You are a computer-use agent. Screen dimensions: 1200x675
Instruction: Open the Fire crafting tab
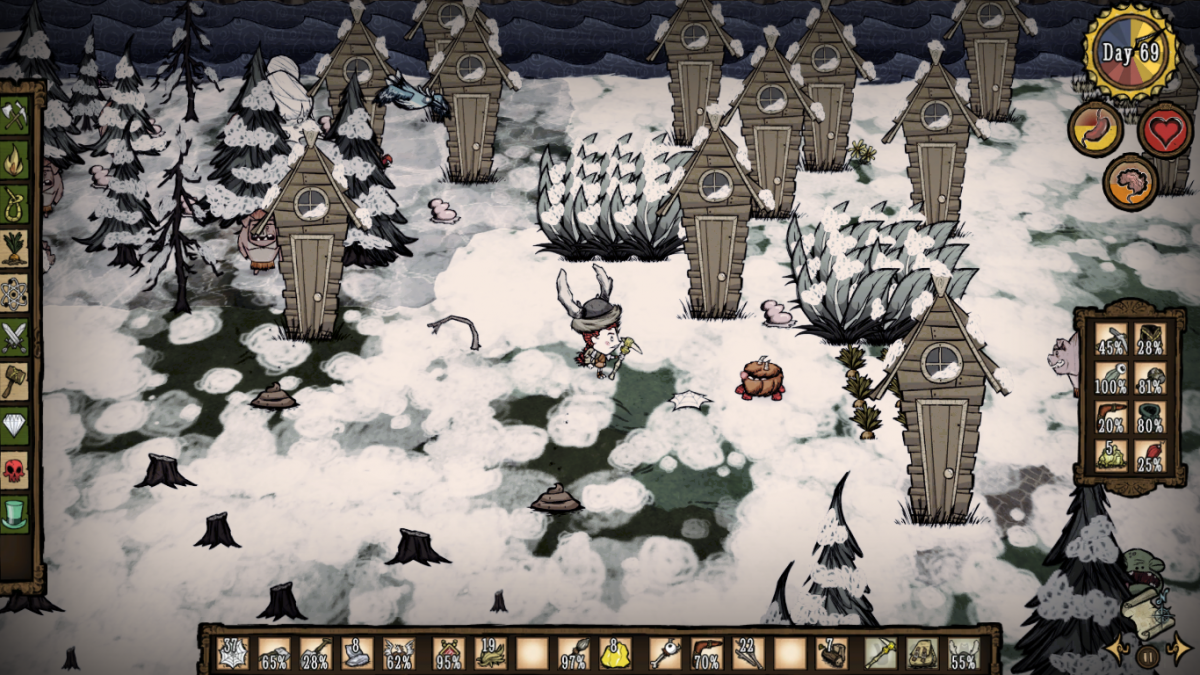[14, 159]
